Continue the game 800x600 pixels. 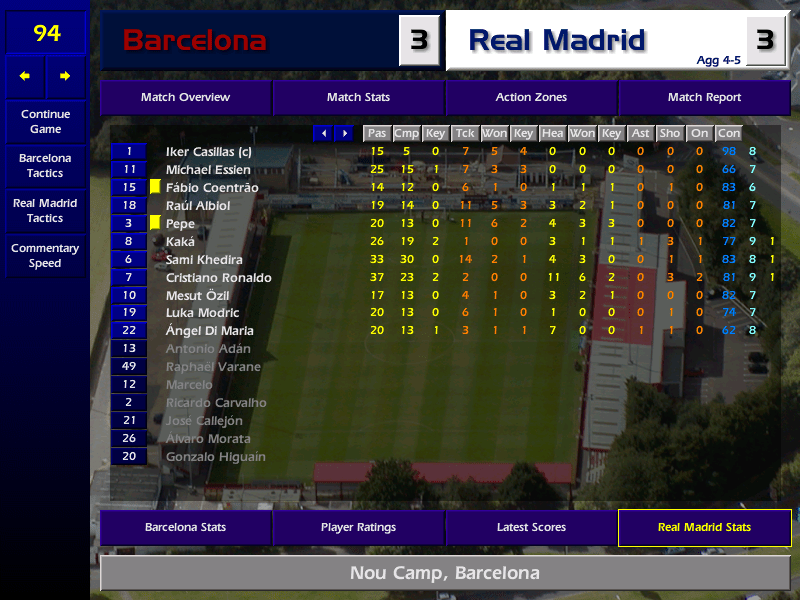(x=45, y=122)
